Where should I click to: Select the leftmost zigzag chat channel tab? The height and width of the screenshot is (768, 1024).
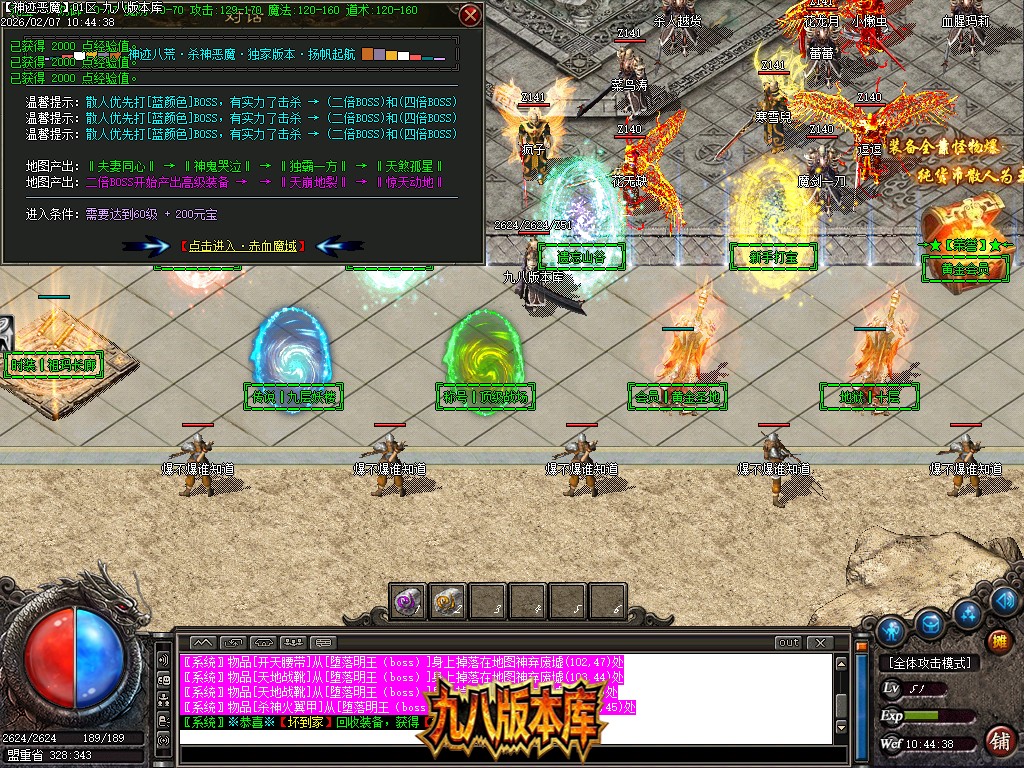203,642
